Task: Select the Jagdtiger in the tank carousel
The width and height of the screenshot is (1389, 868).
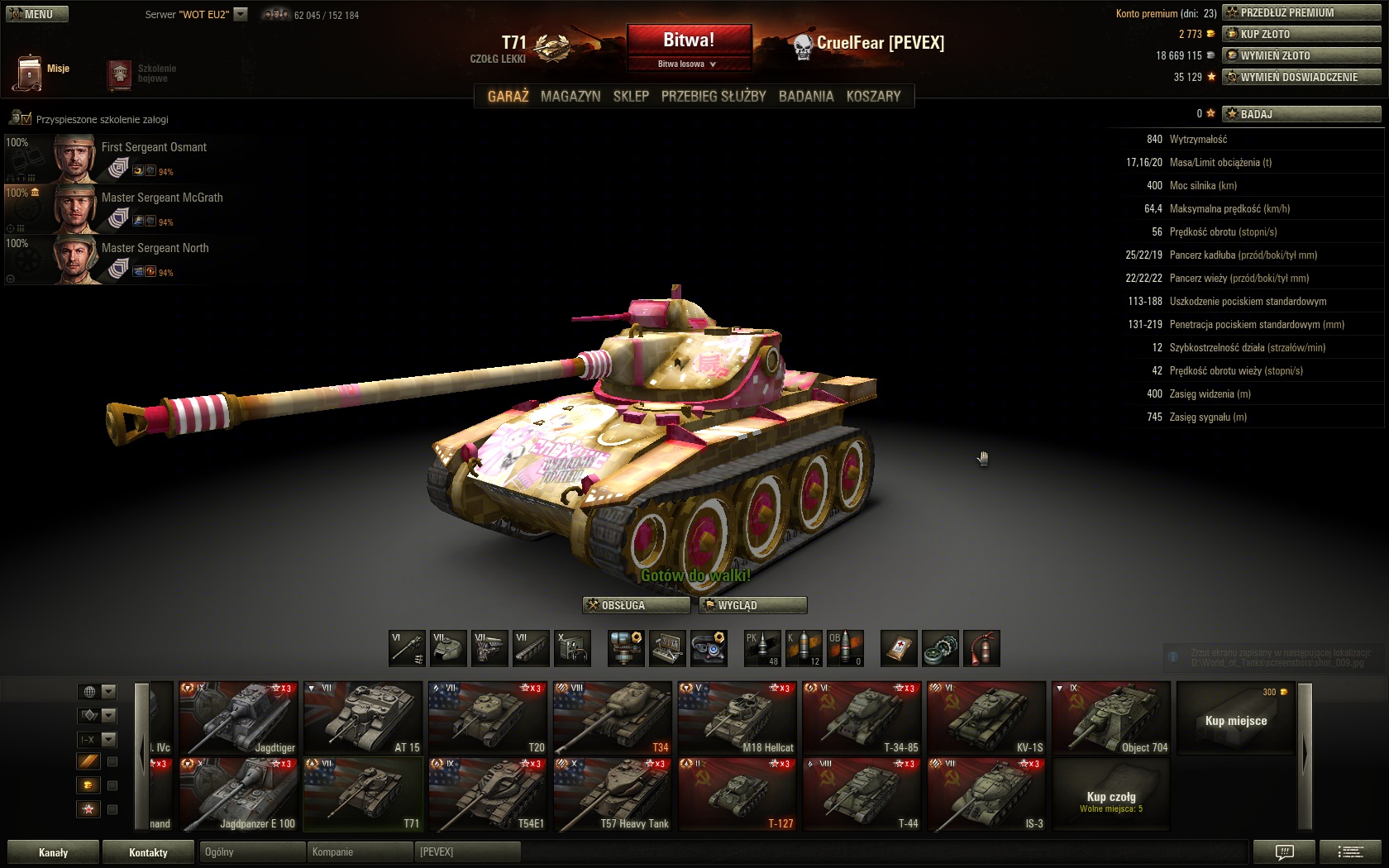Action: [238, 718]
